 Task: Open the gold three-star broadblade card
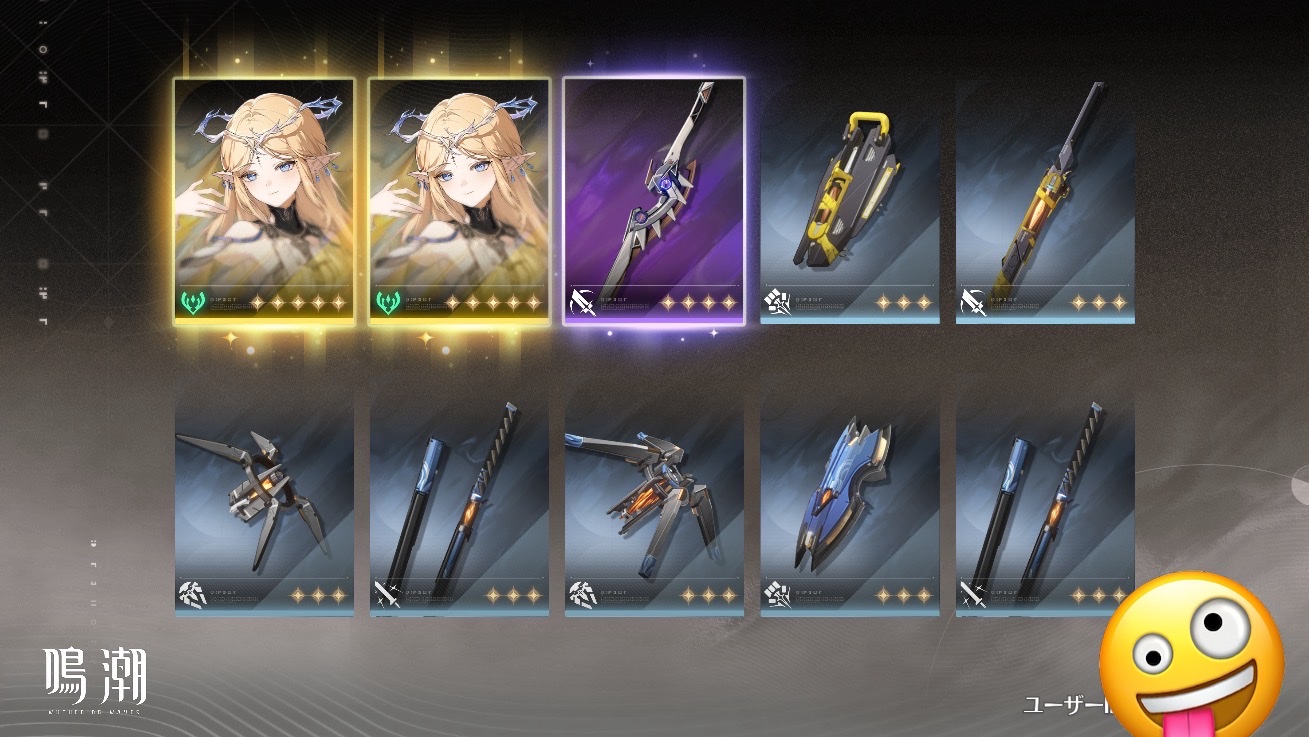click(x=1045, y=201)
